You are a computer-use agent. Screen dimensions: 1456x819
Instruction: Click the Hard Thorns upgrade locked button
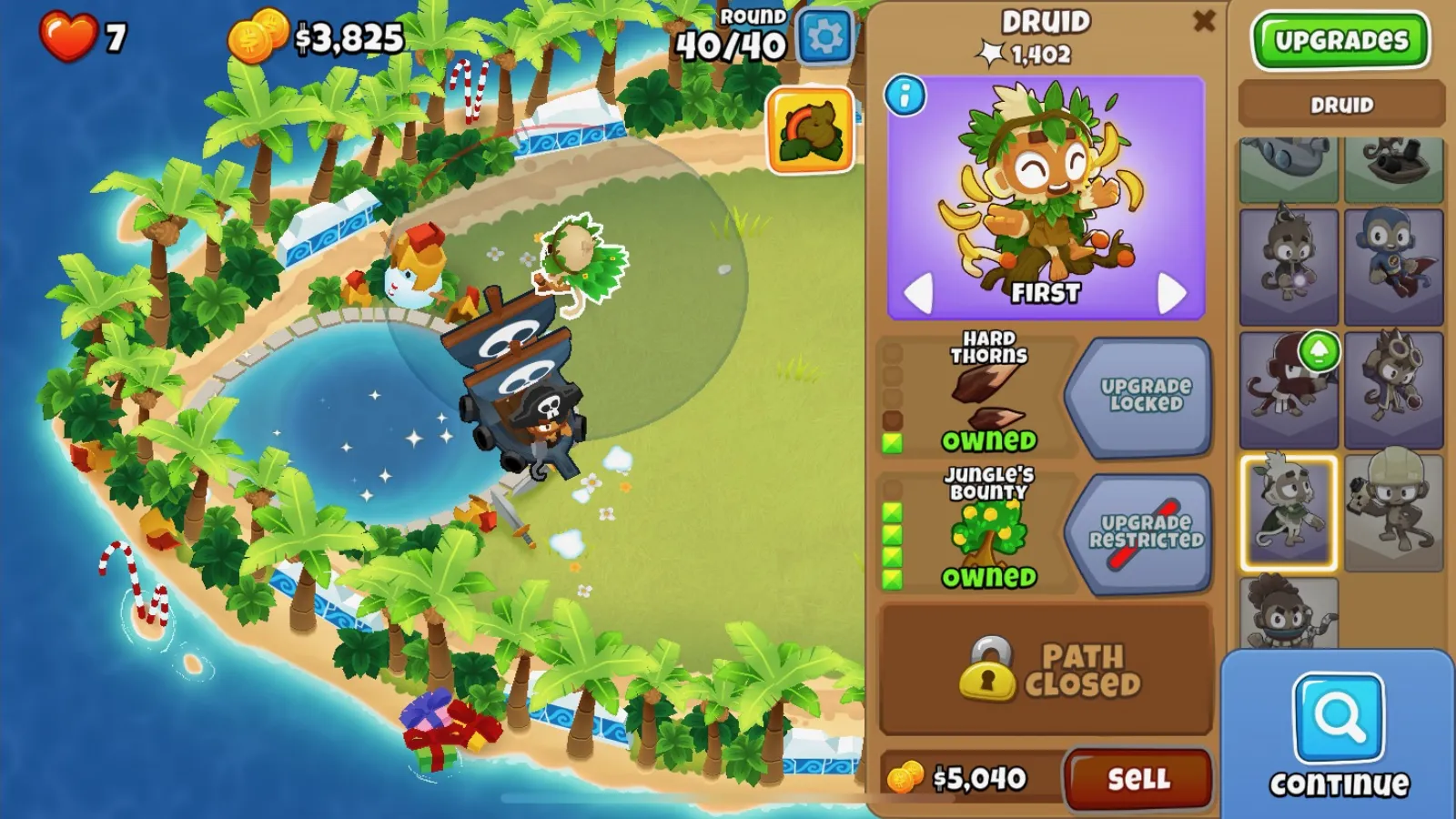tap(1138, 396)
